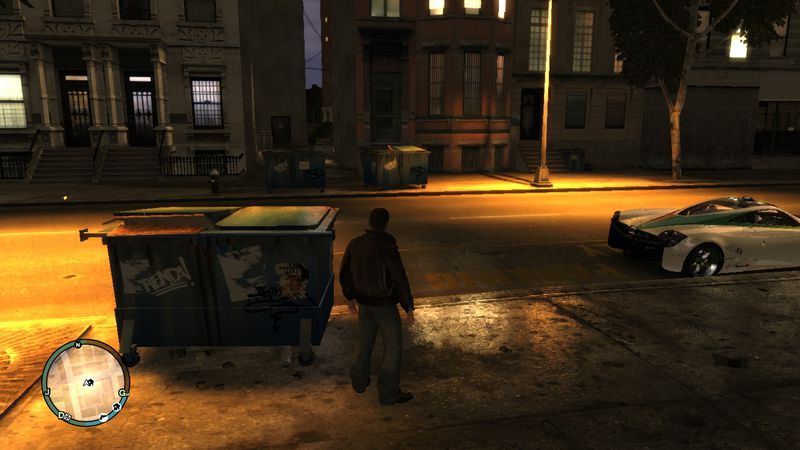Click the D contact blip on radar
The image size is (800, 450).
pos(61,415)
